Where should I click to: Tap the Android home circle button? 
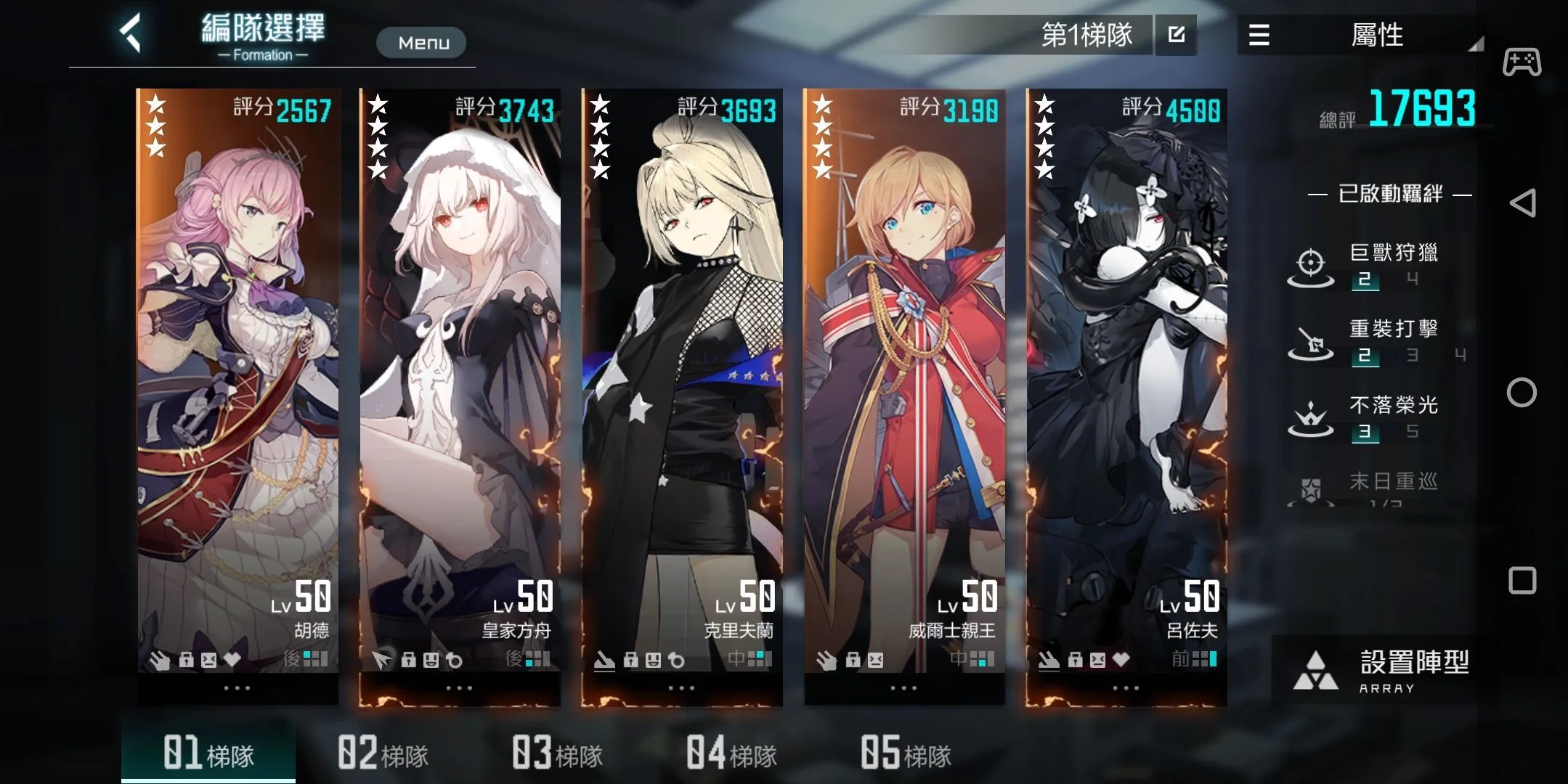click(1522, 393)
